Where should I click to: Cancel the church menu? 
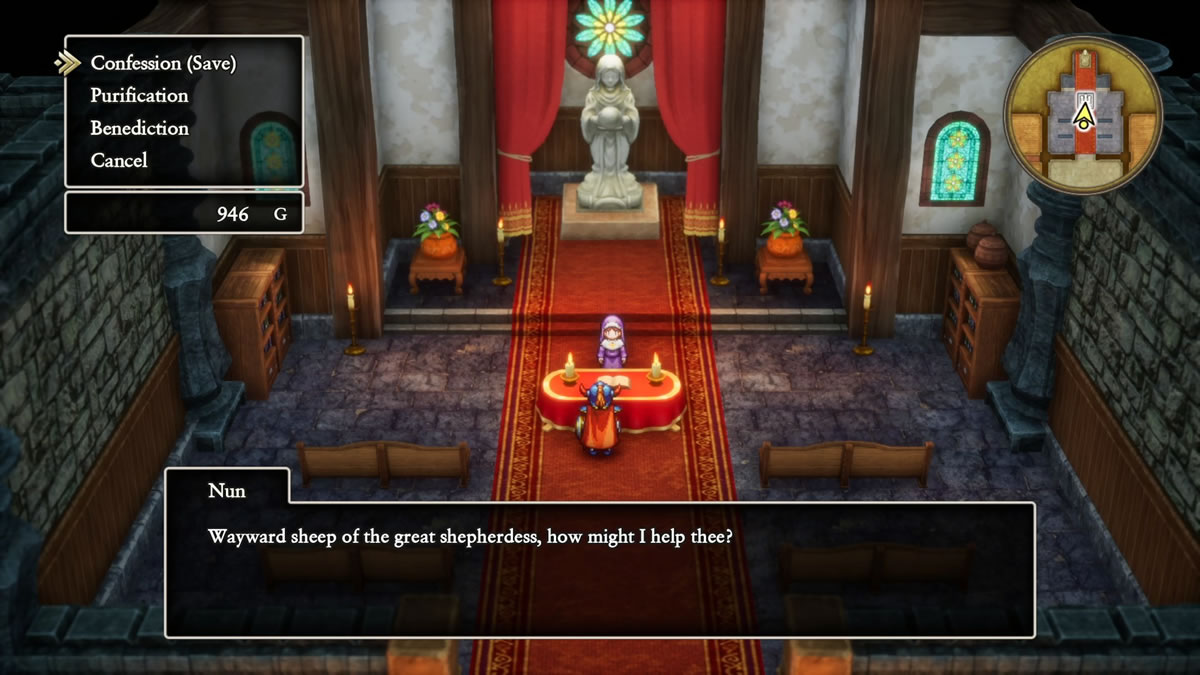118,160
